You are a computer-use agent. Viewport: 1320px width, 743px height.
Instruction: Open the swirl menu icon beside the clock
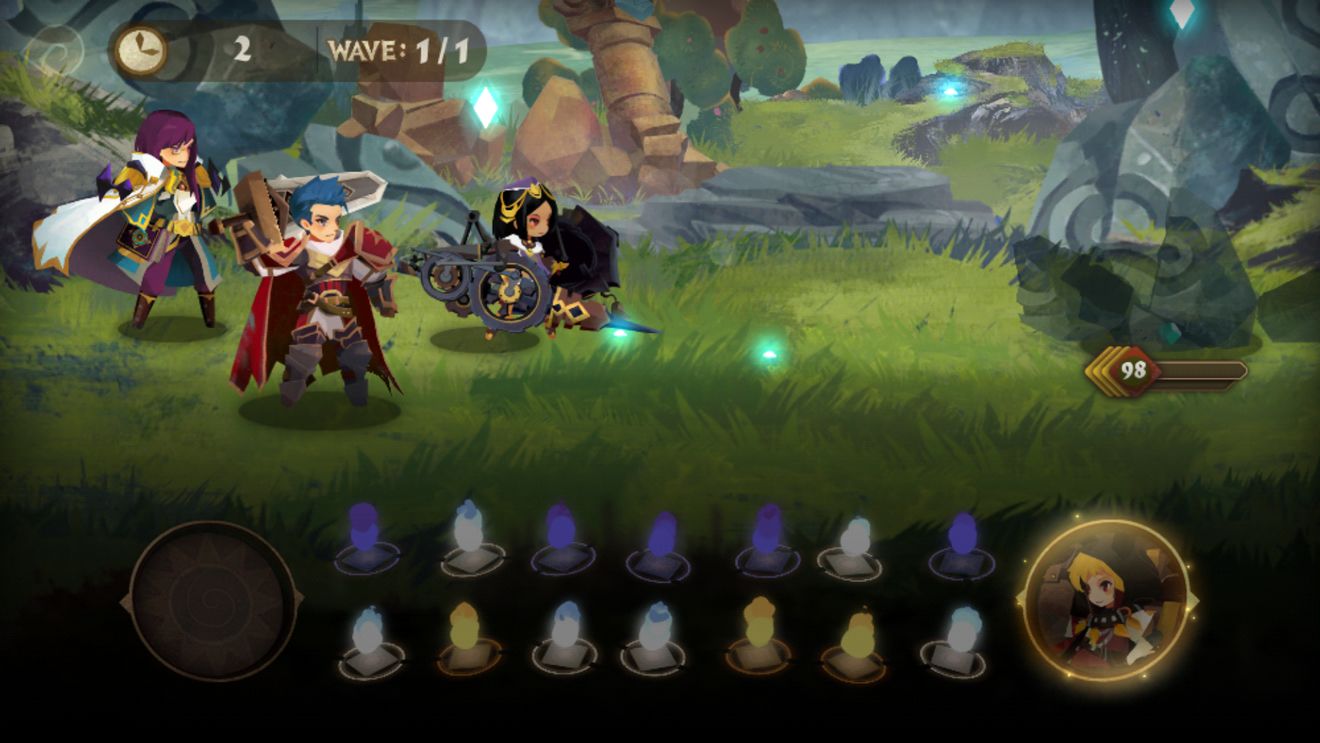click(x=53, y=49)
